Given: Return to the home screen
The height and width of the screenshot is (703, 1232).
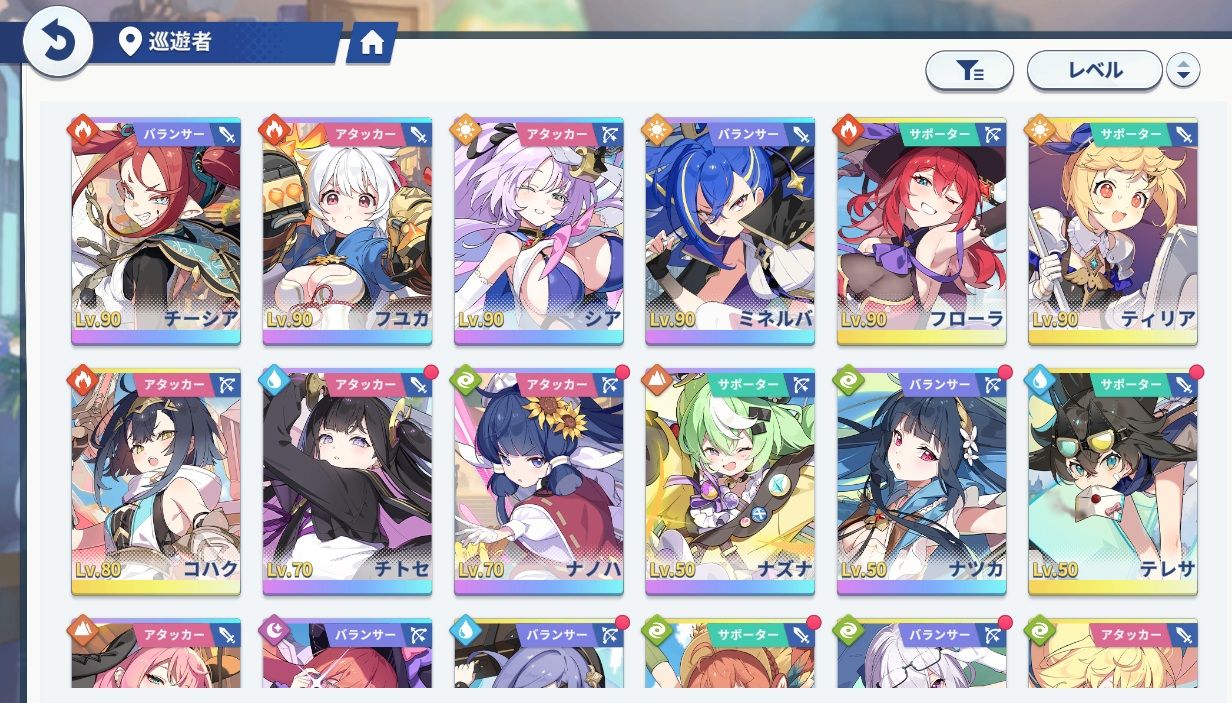Looking at the screenshot, I should click(372, 43).
